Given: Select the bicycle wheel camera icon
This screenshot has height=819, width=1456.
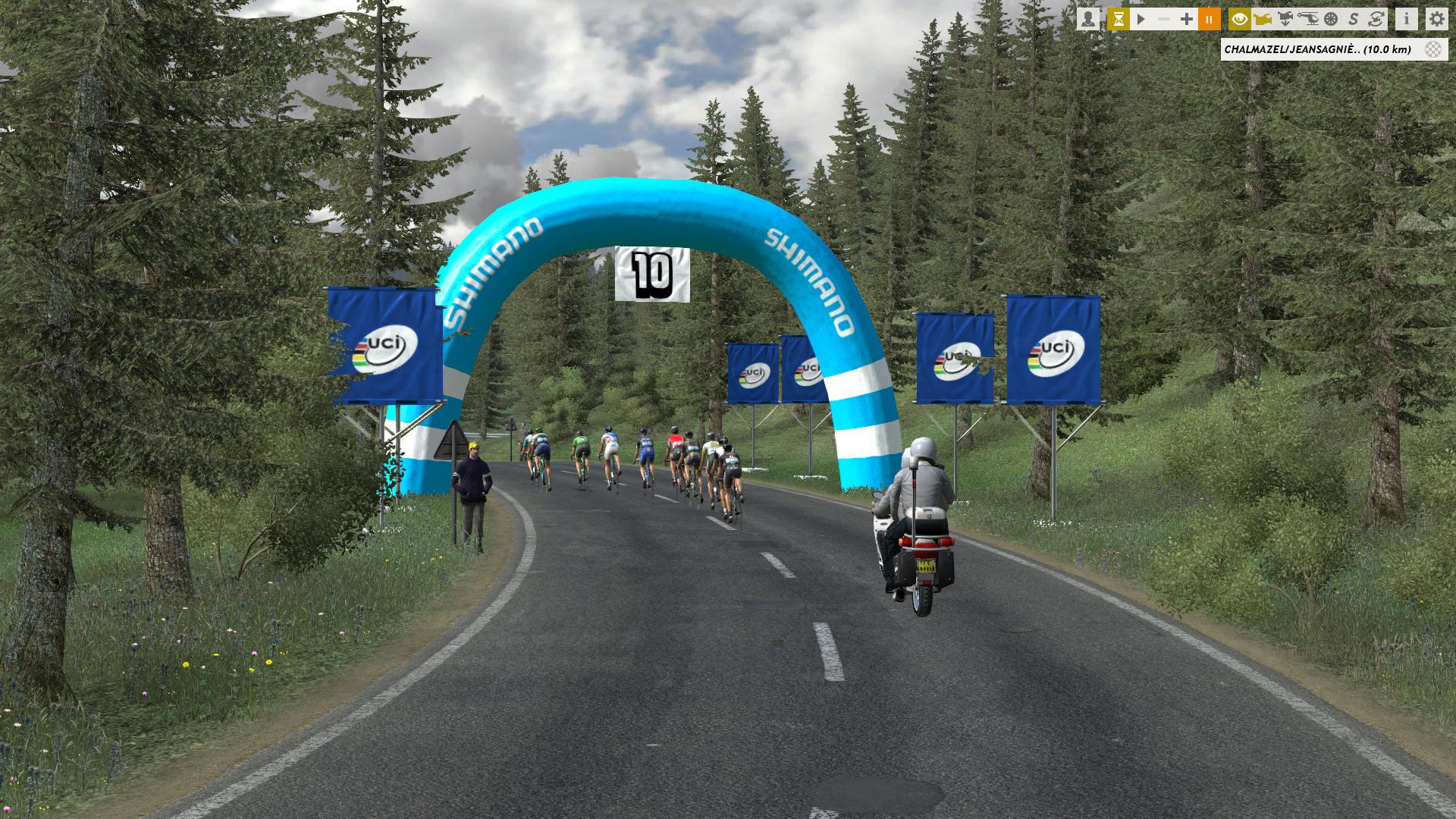Looking at the screenshot, I should click(x=1331, y=19).
